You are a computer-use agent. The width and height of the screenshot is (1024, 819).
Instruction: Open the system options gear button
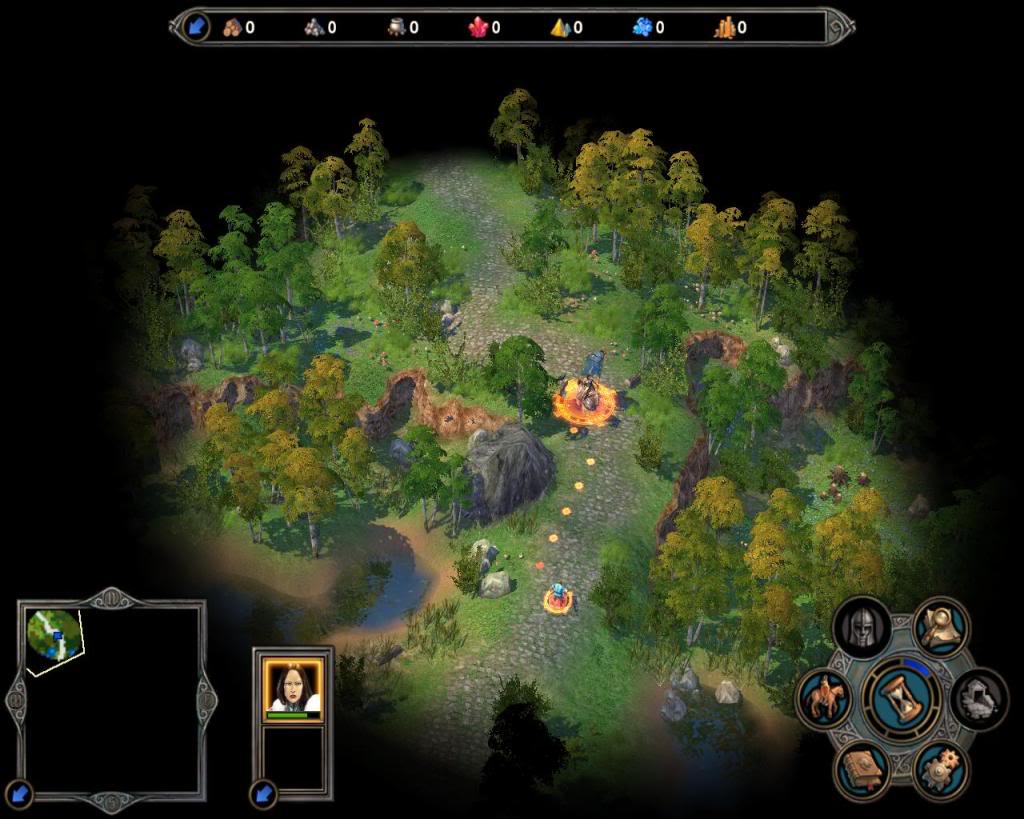(941, 770)
